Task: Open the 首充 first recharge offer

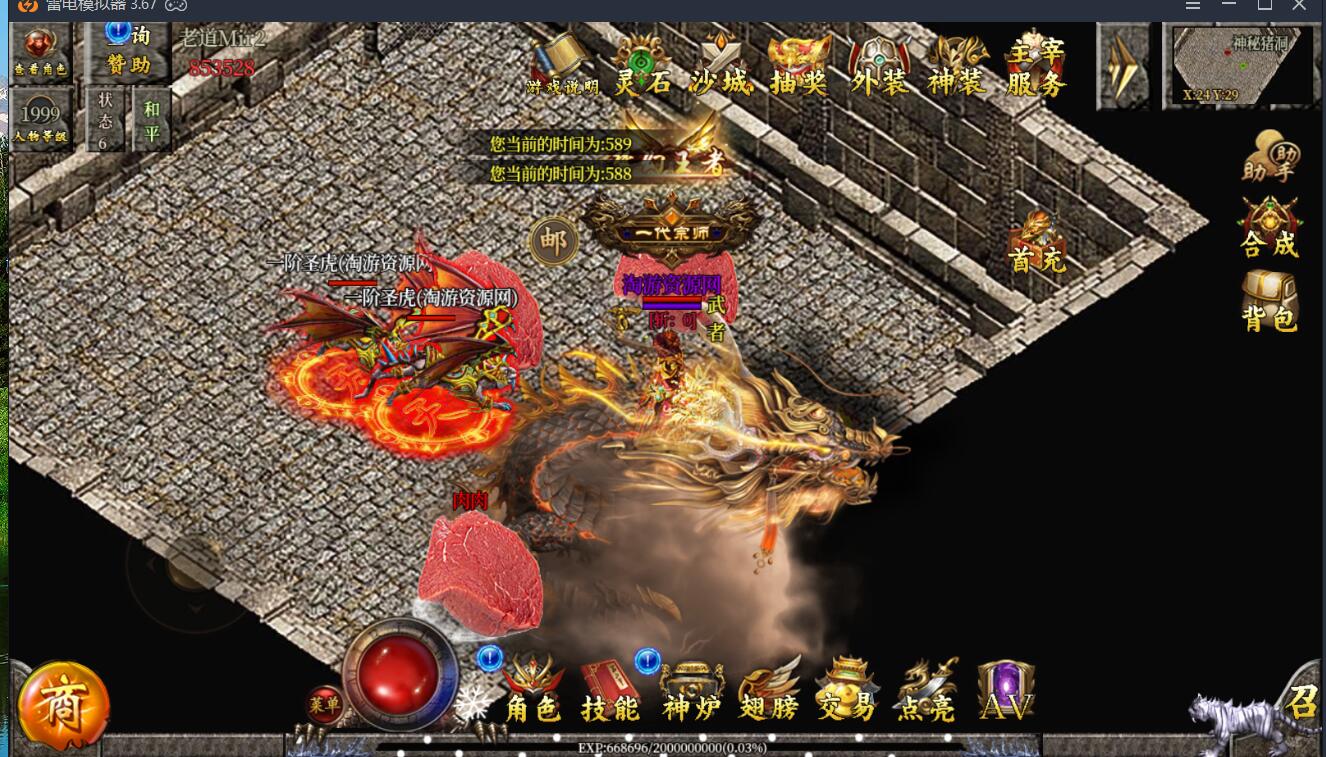Action: 1037,243
